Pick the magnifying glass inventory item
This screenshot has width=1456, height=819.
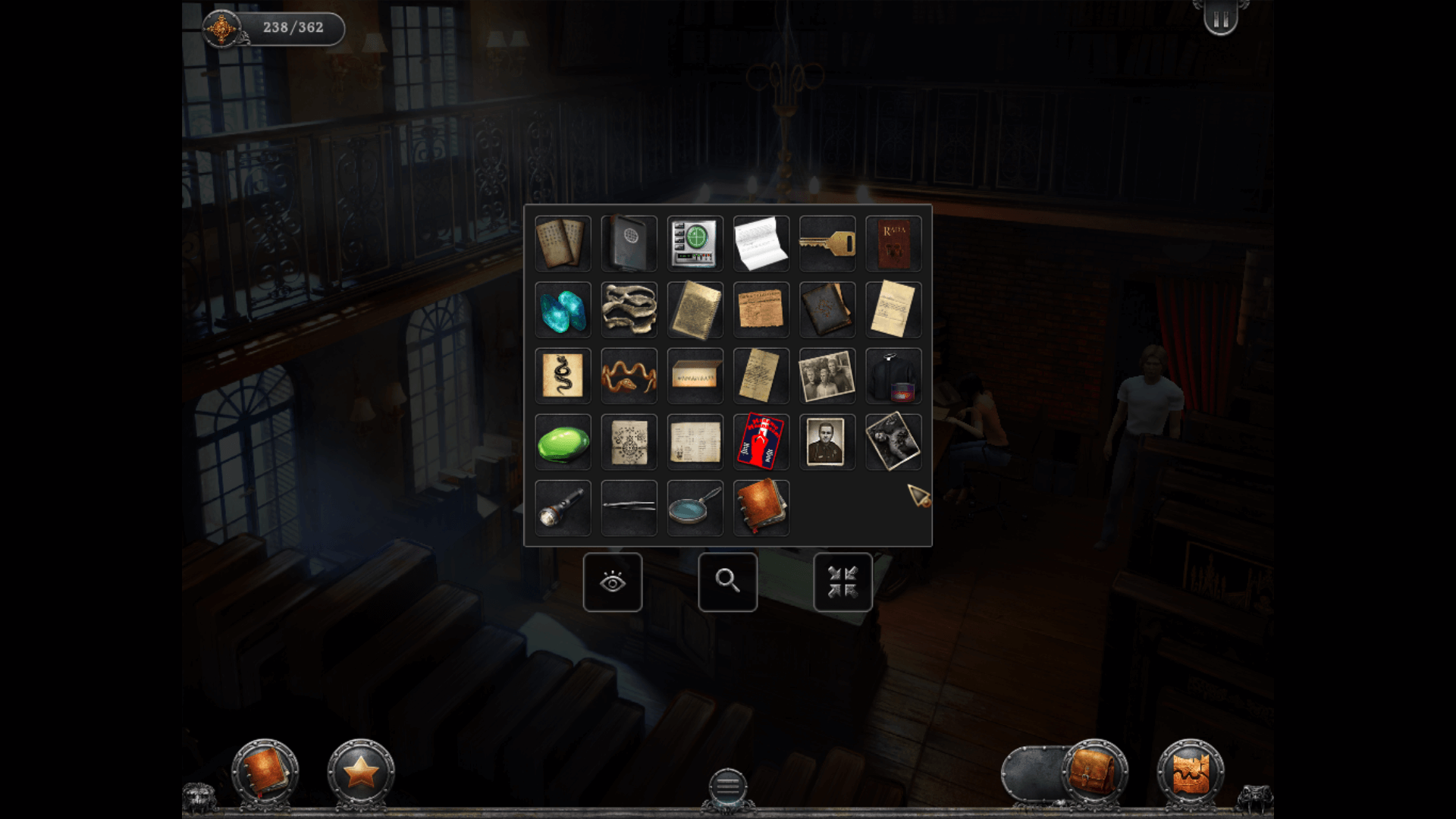point(695,508)
